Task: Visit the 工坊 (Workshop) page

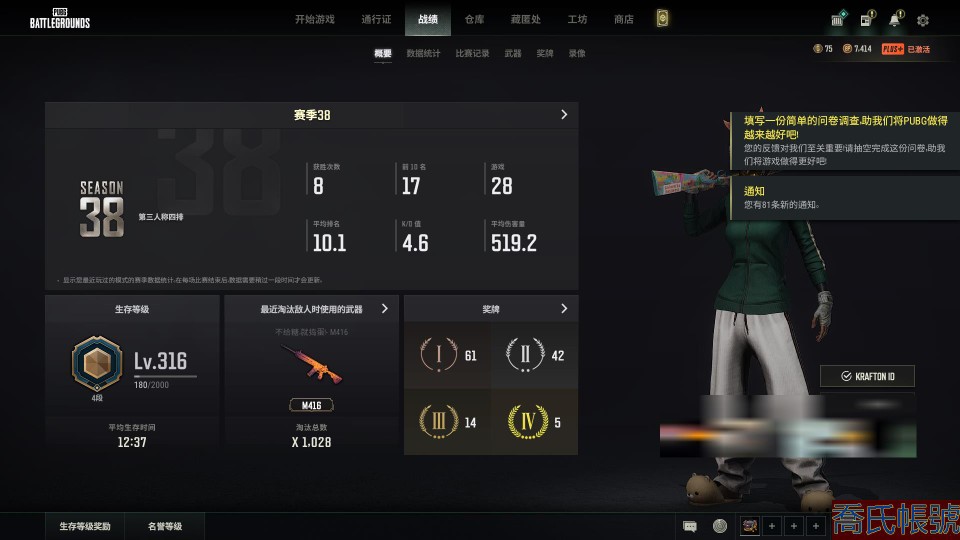Action: pyautogui.click(x=577, y=19)
